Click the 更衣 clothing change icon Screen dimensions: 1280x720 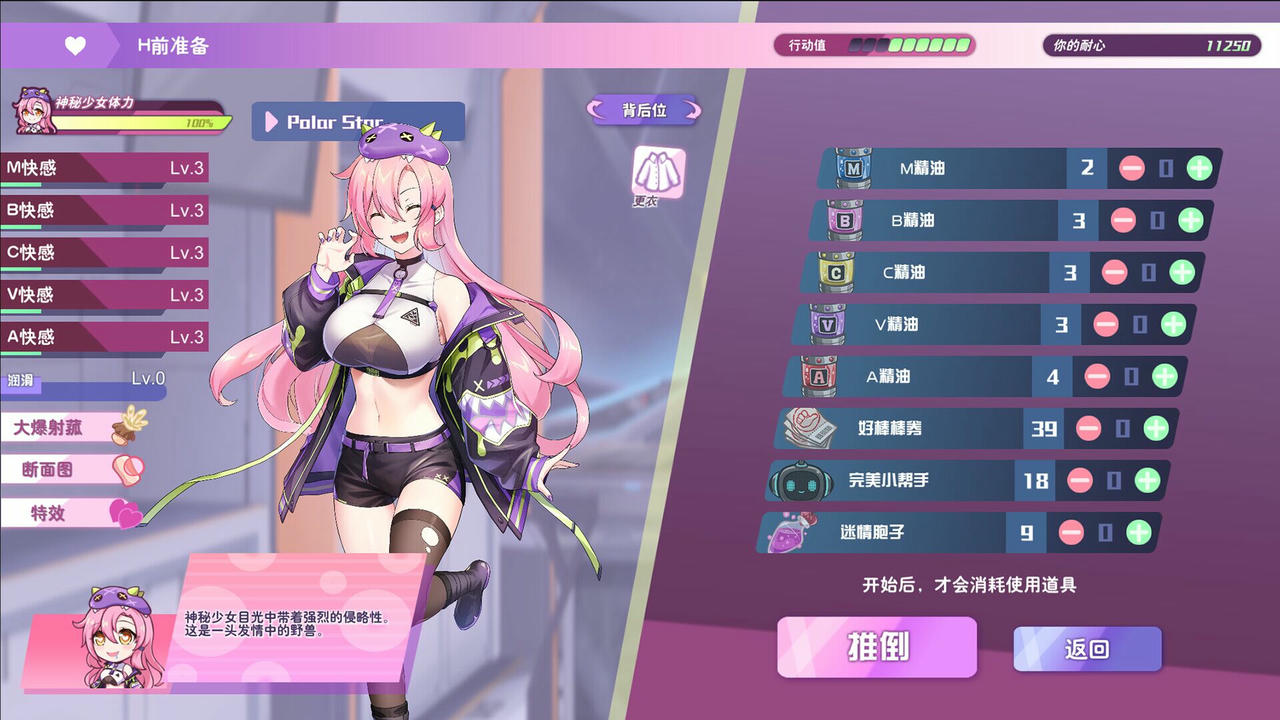(x=656, y=168)
